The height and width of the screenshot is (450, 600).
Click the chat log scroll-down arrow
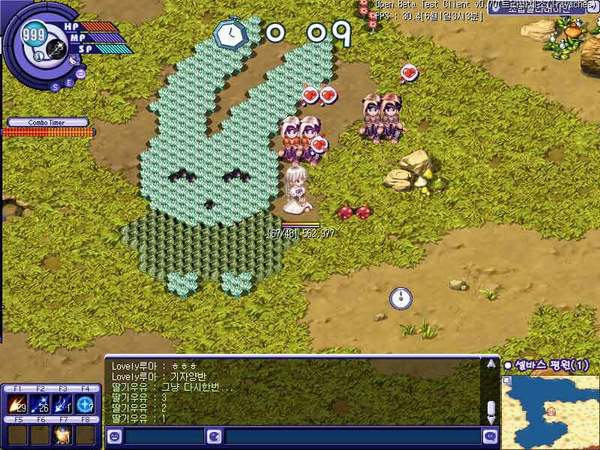[490, 420]
